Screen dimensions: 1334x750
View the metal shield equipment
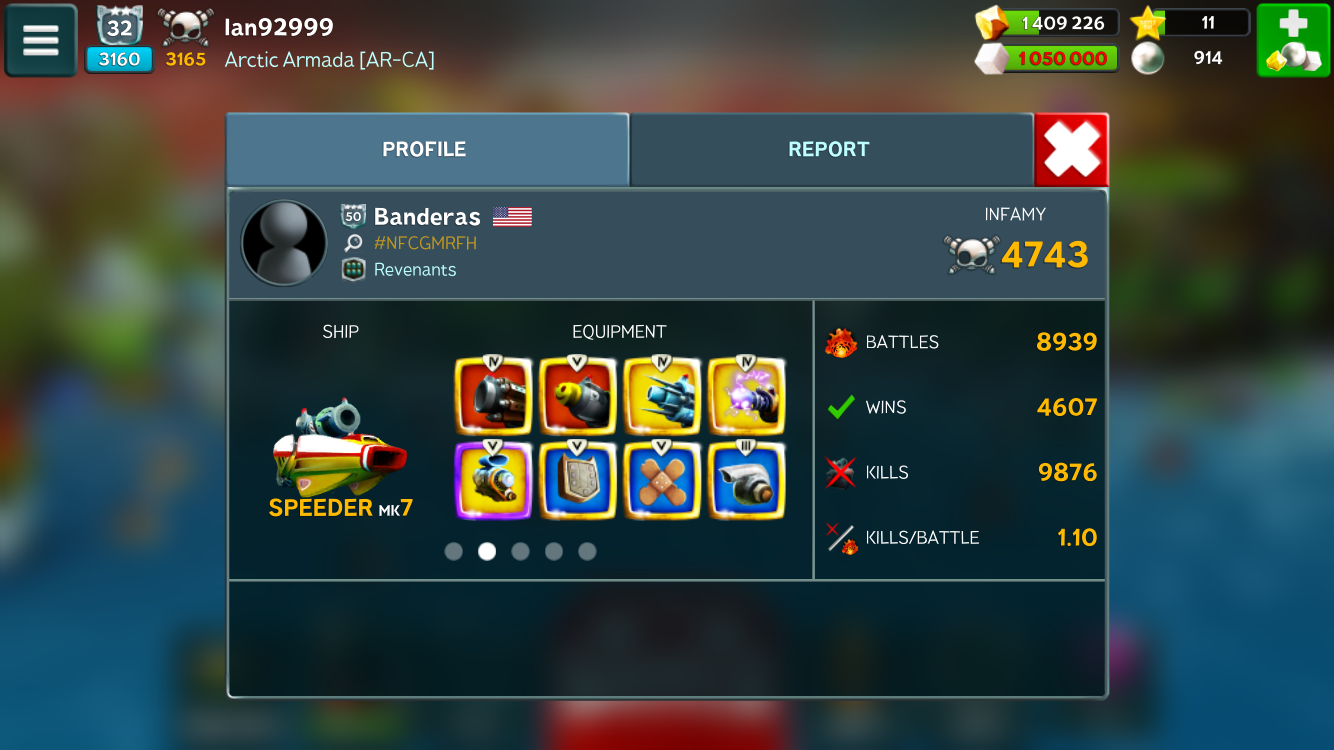click(x=577, y=481)
